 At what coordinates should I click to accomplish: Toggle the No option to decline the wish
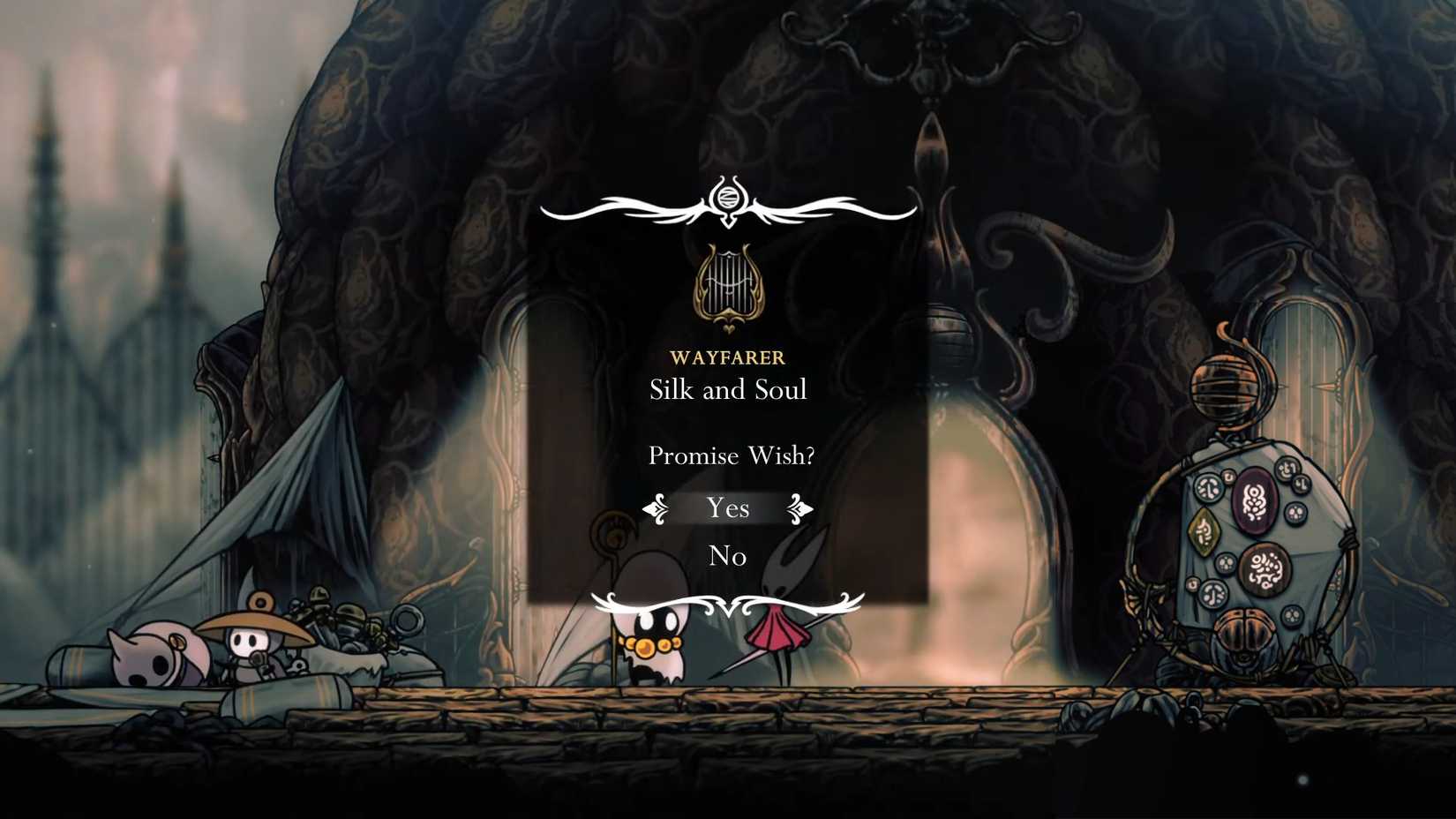tap(726, 556)
